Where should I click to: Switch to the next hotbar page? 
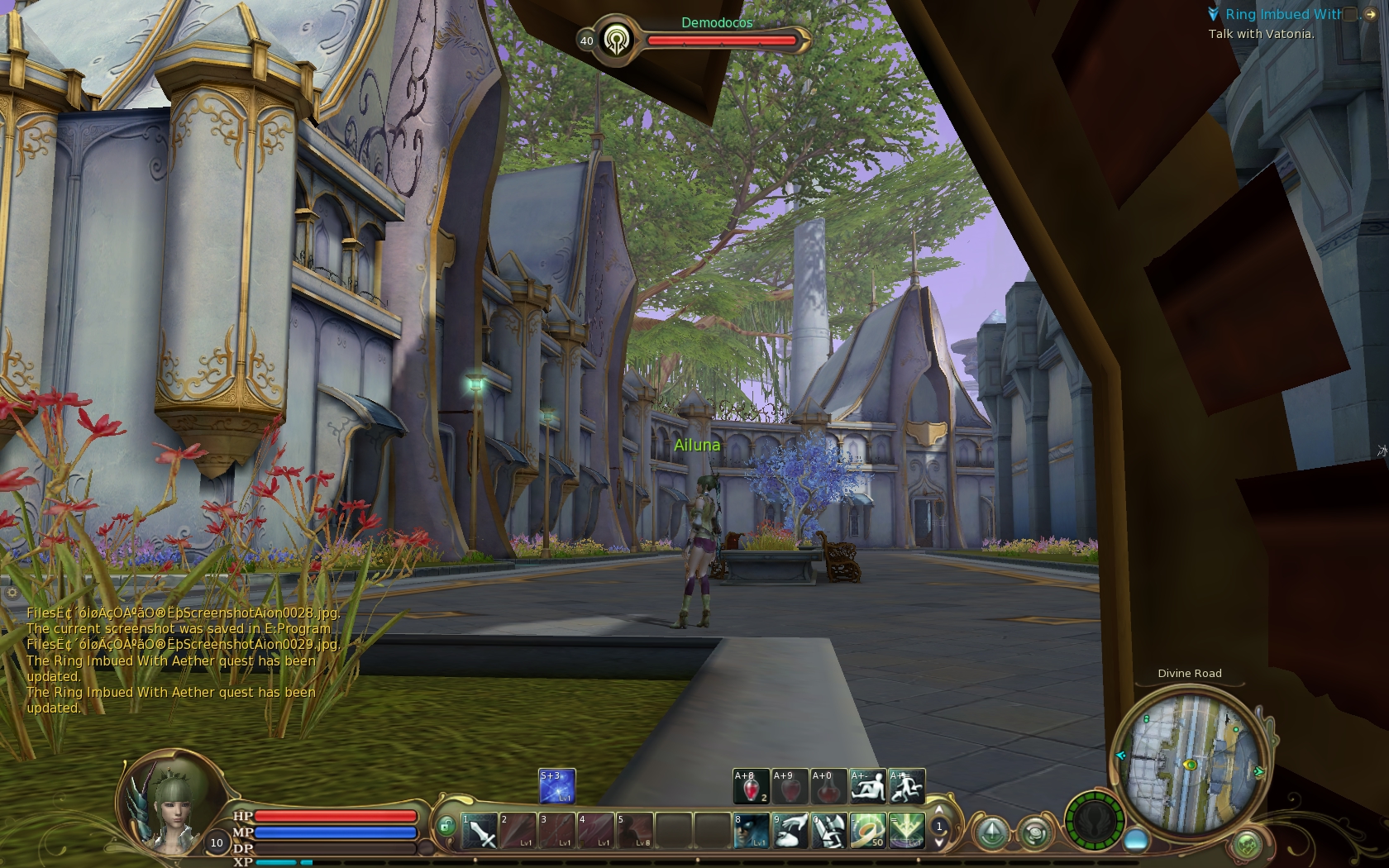pyautogui.click(x=939, y=842)
